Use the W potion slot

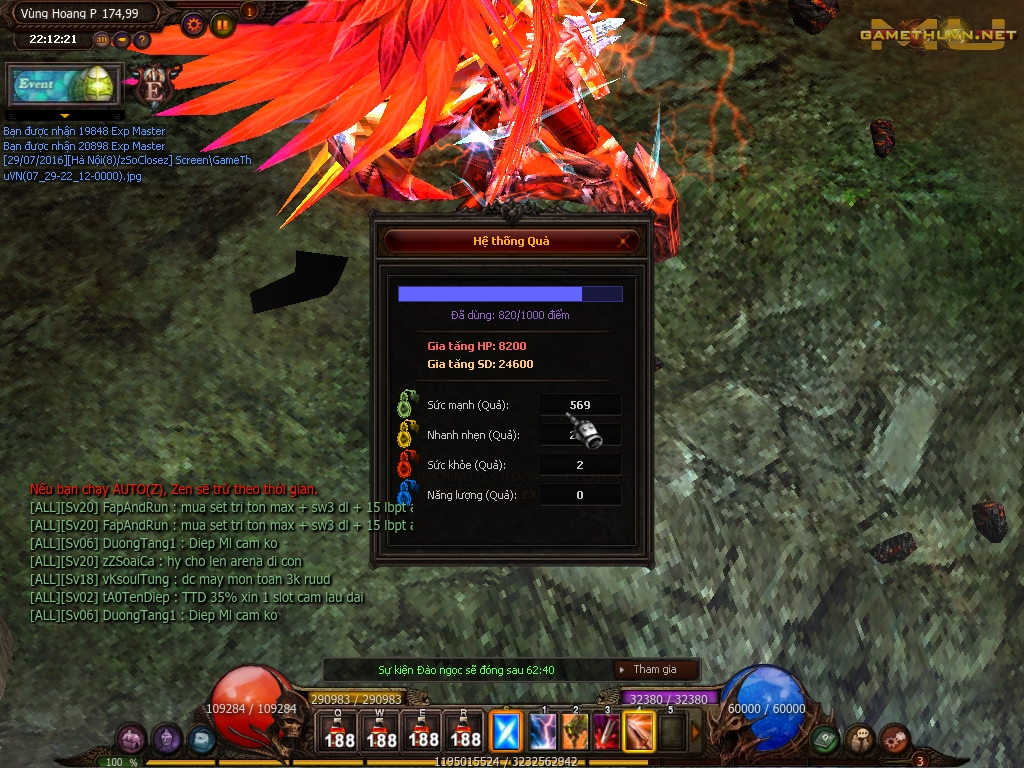click(x=381, y=732)
